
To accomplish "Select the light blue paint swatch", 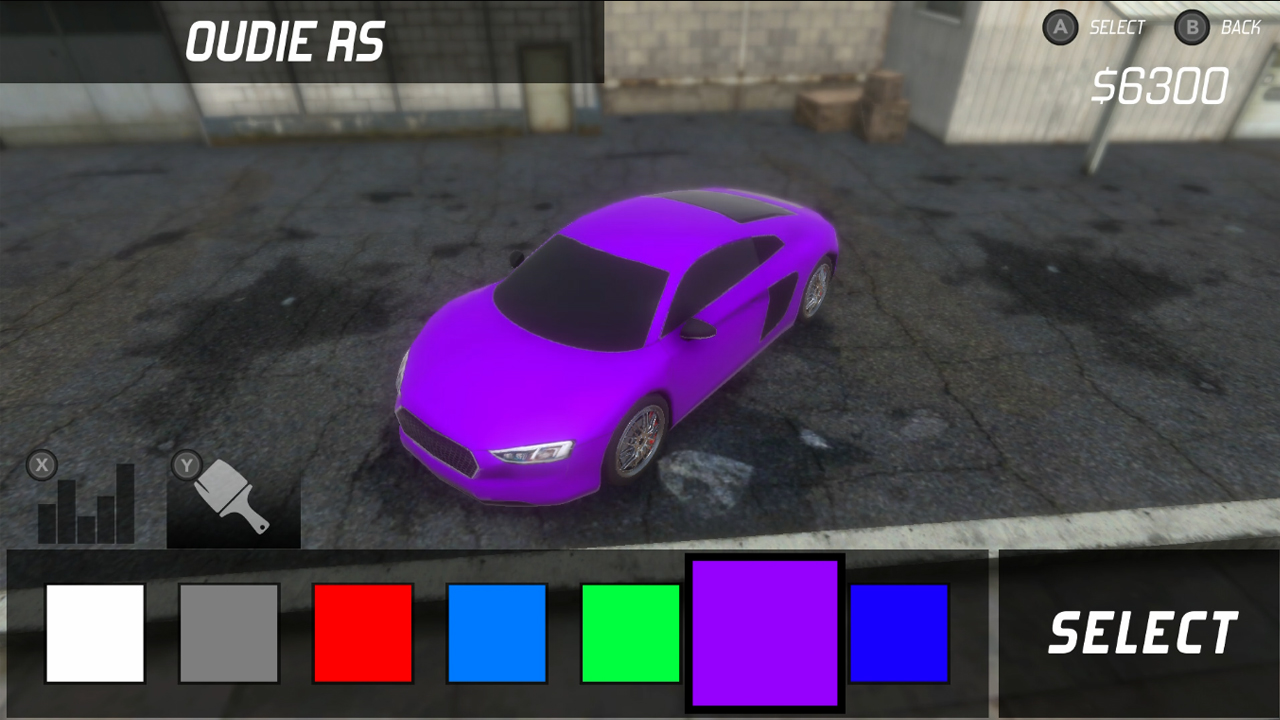I will 497,631.
